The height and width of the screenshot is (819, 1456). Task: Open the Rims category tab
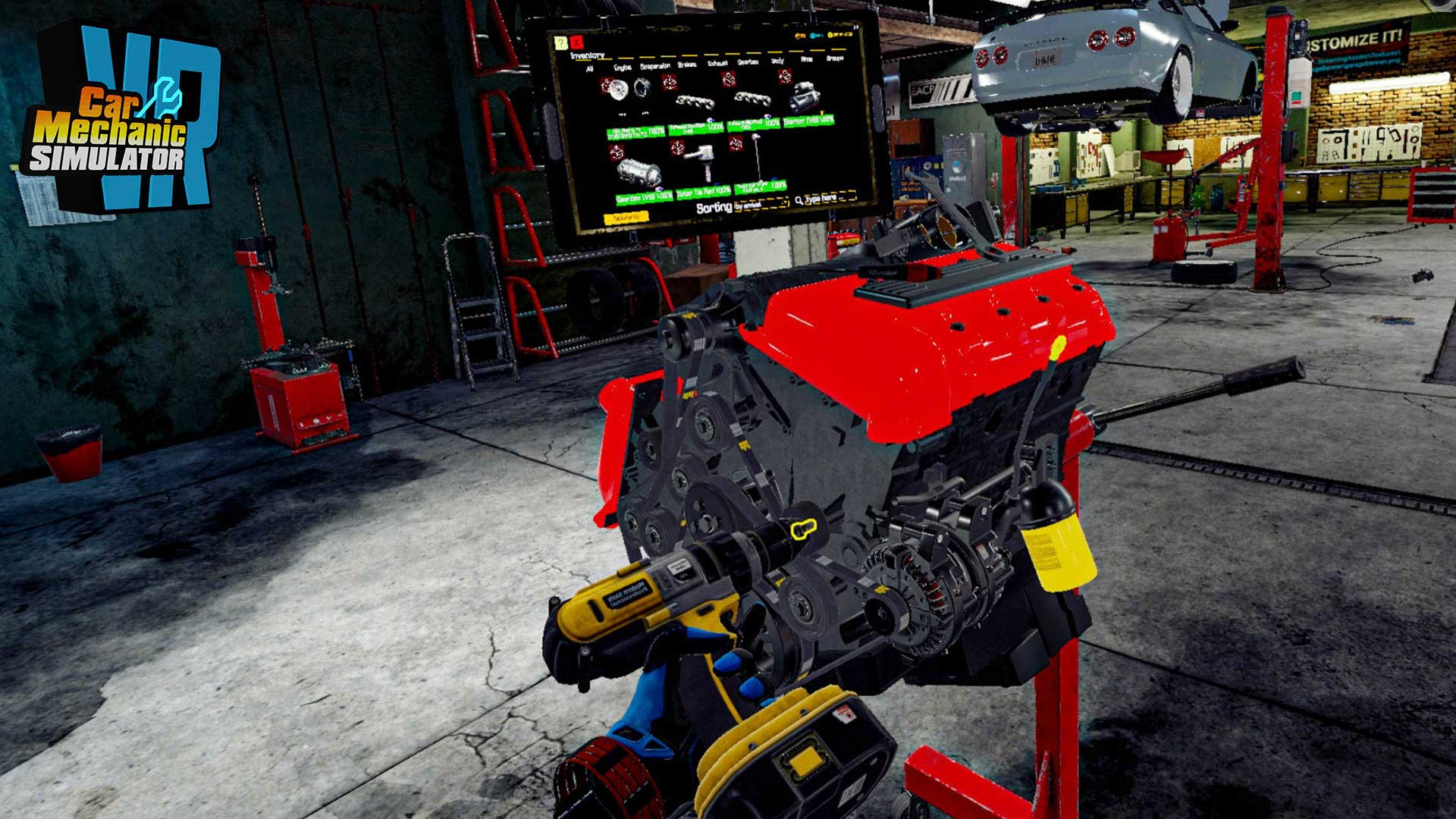point(807,58)
